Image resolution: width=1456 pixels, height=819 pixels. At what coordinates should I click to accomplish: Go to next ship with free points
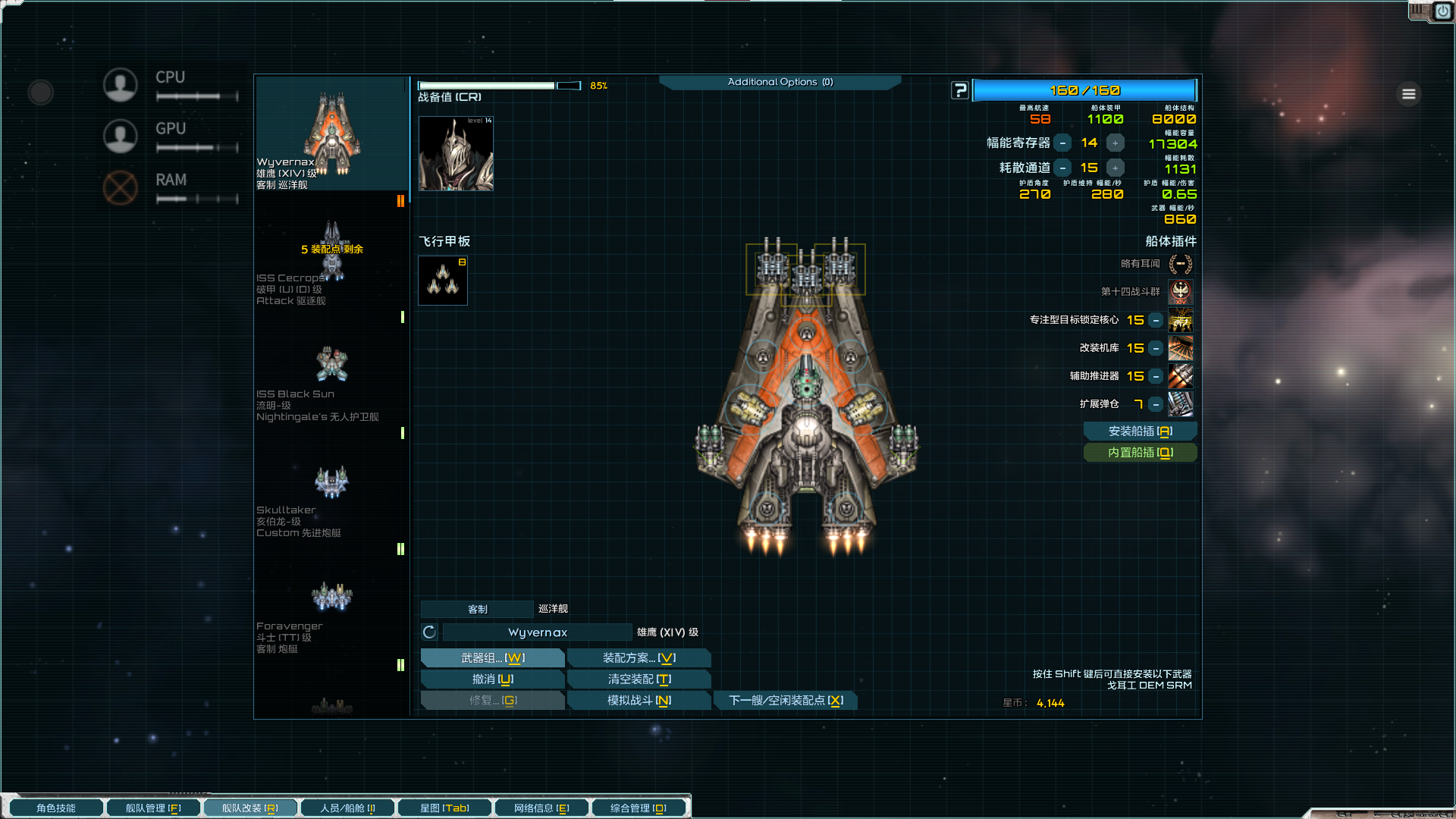(x=786, y=701)
